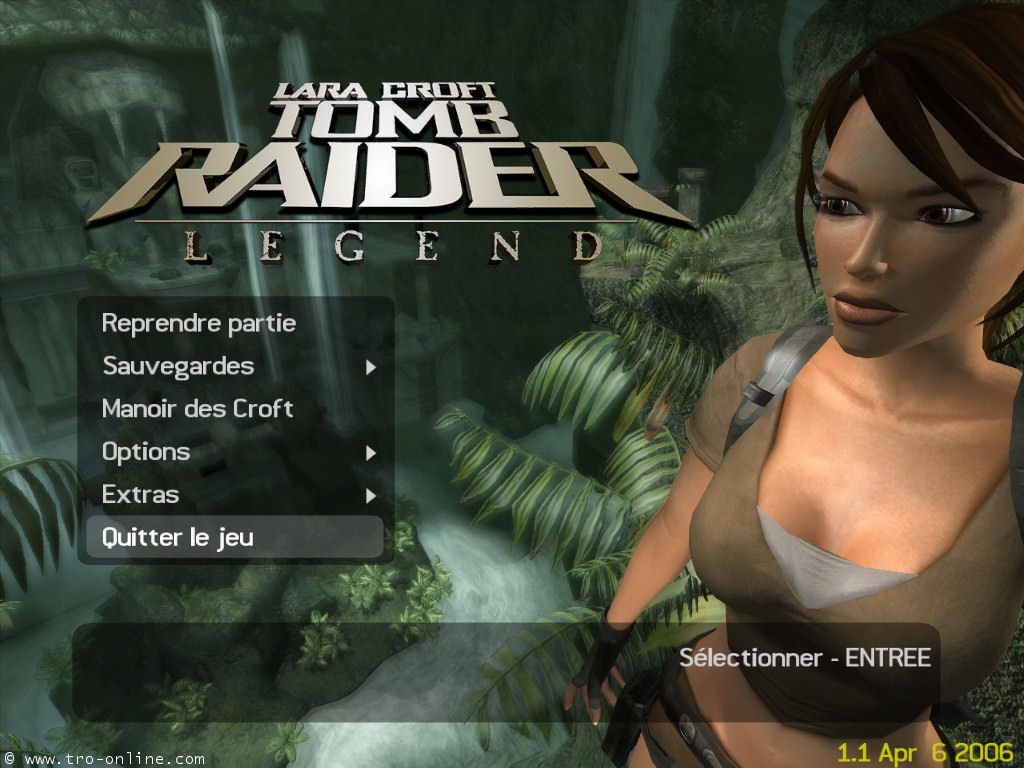Show the Extras submenu
Viewport: 1024px width, 768px height.
pyautogui.click(x=141, y=495)
